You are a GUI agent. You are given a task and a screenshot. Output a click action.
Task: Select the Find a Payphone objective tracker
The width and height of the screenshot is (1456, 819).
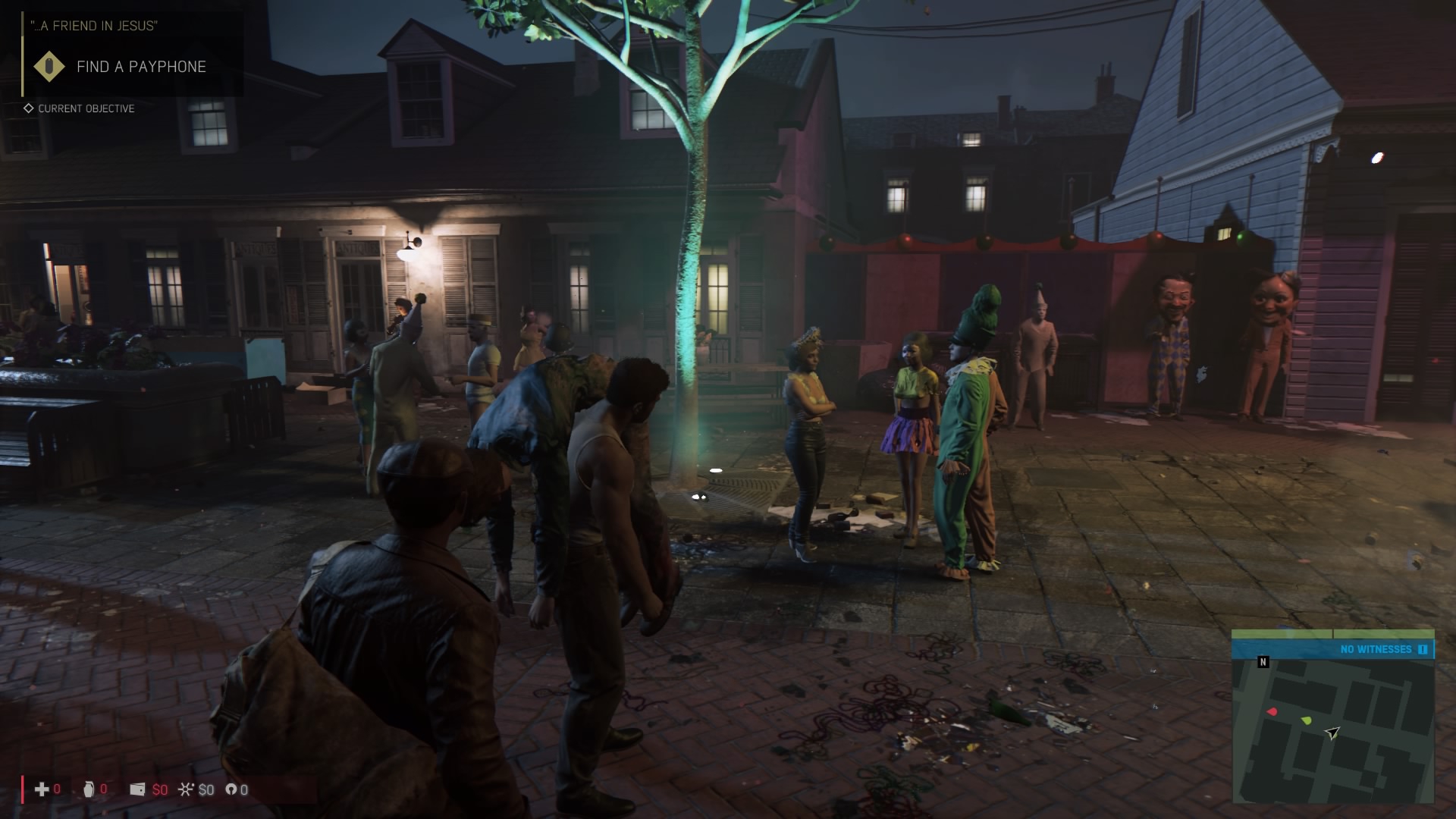click(x=141, y=67)
